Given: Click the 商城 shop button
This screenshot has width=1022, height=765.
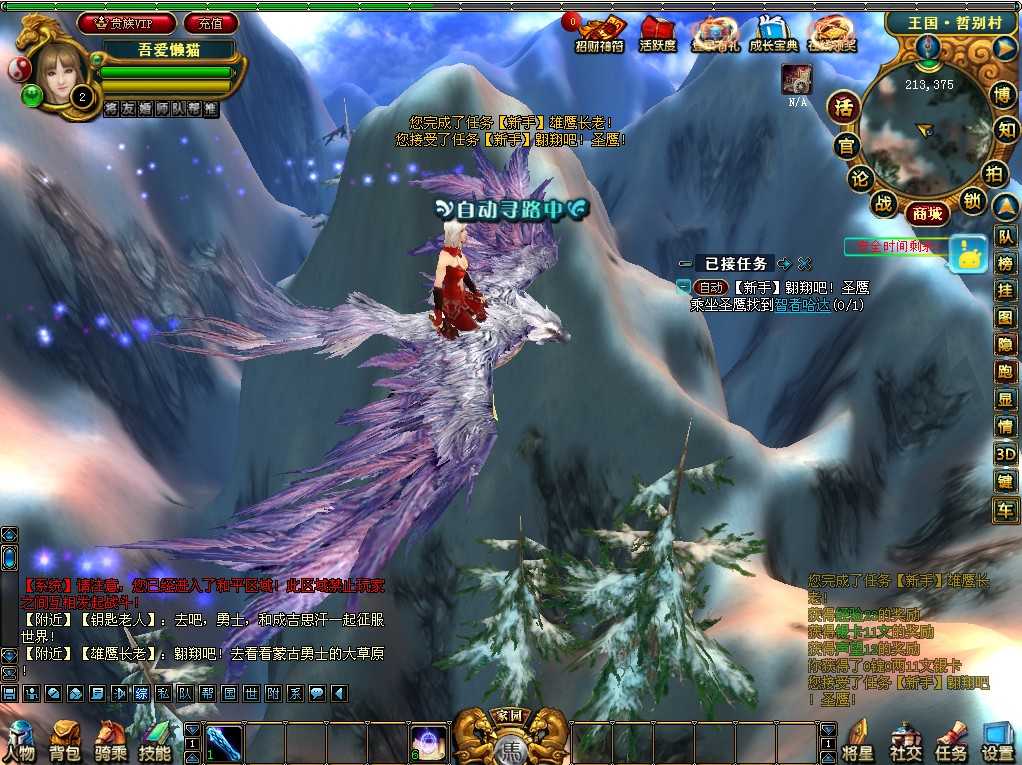Looking at the screenshot, I should pos(926,212).
